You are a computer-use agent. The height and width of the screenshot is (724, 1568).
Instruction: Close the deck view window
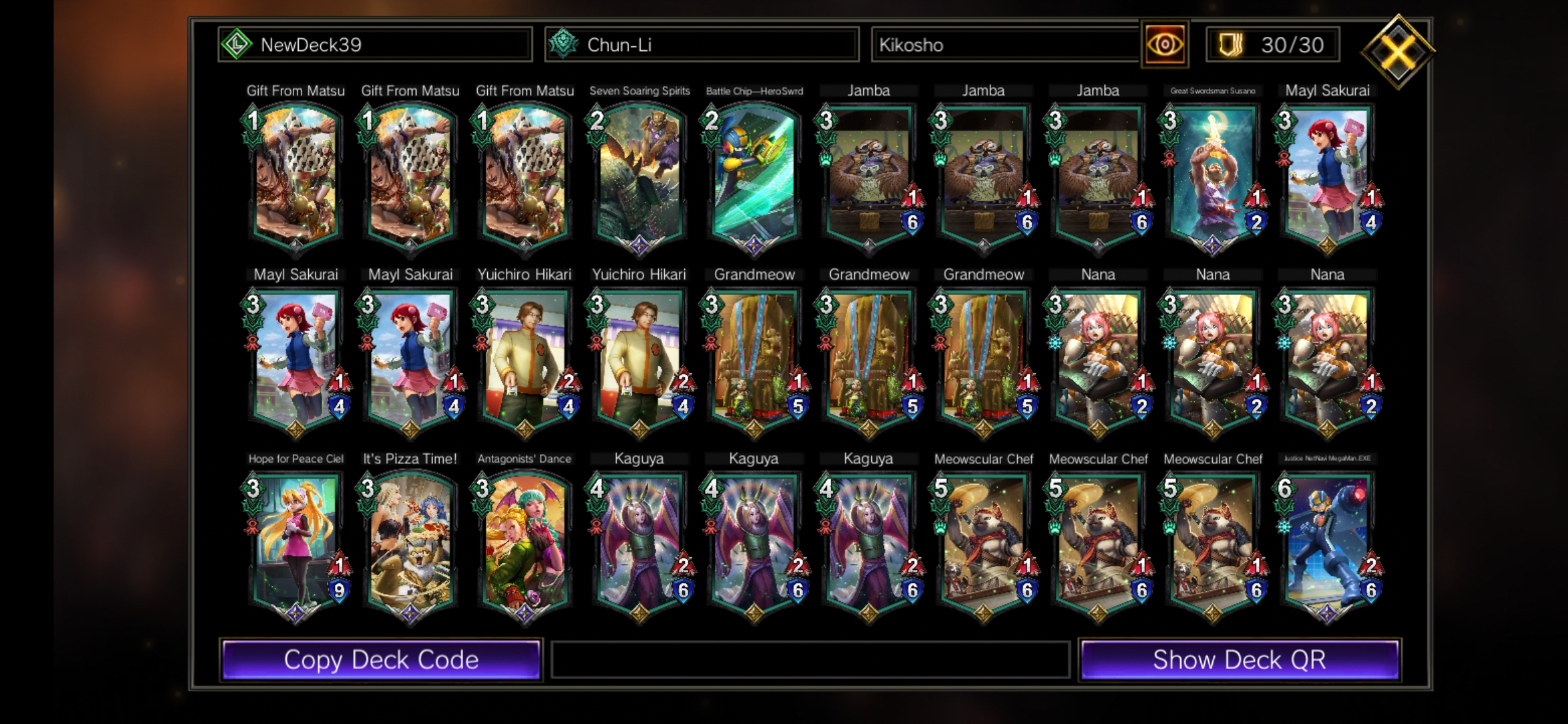click(x=1398, y=51)
